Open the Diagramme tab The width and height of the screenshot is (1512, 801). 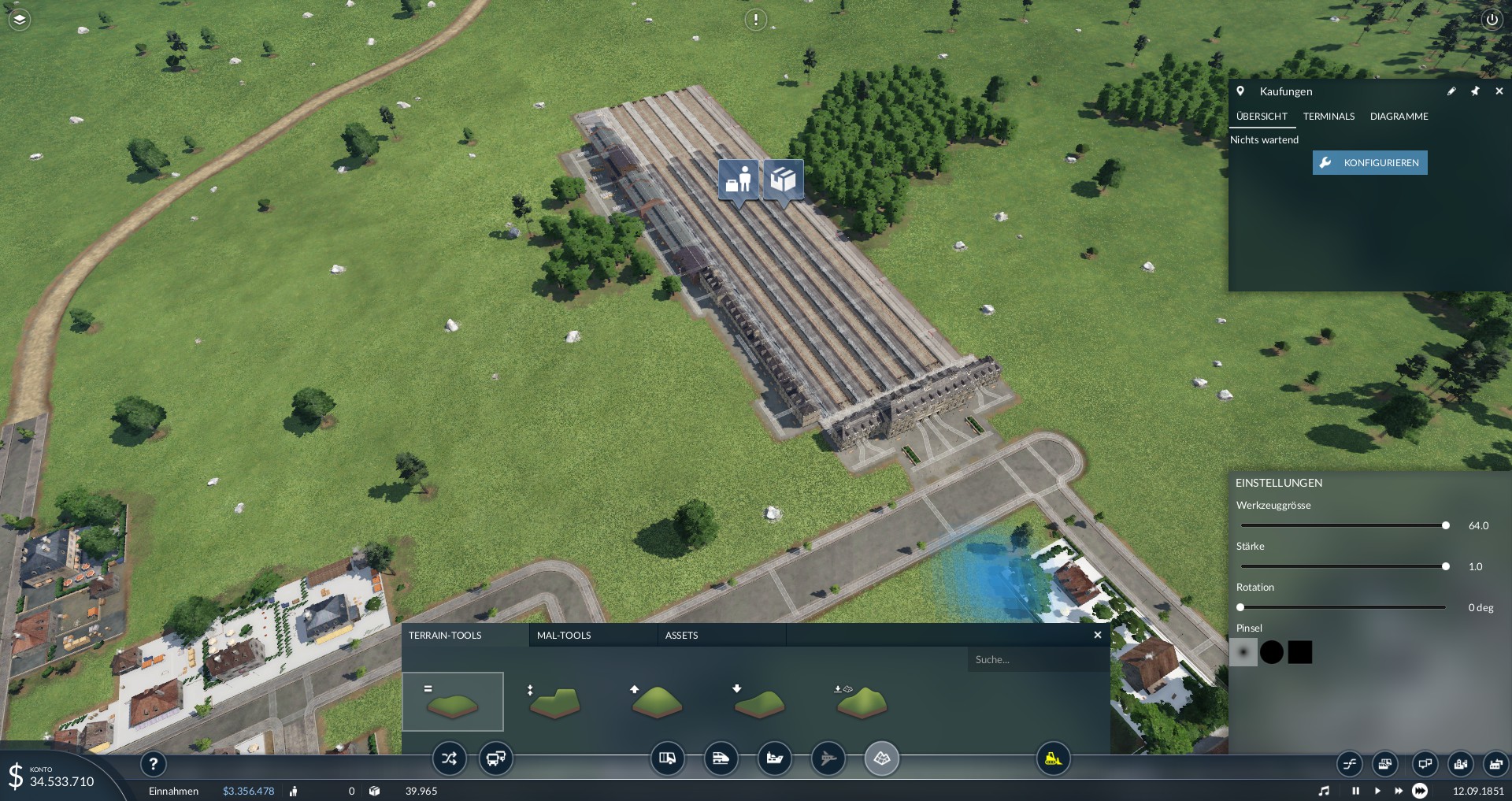point(1399,117)
